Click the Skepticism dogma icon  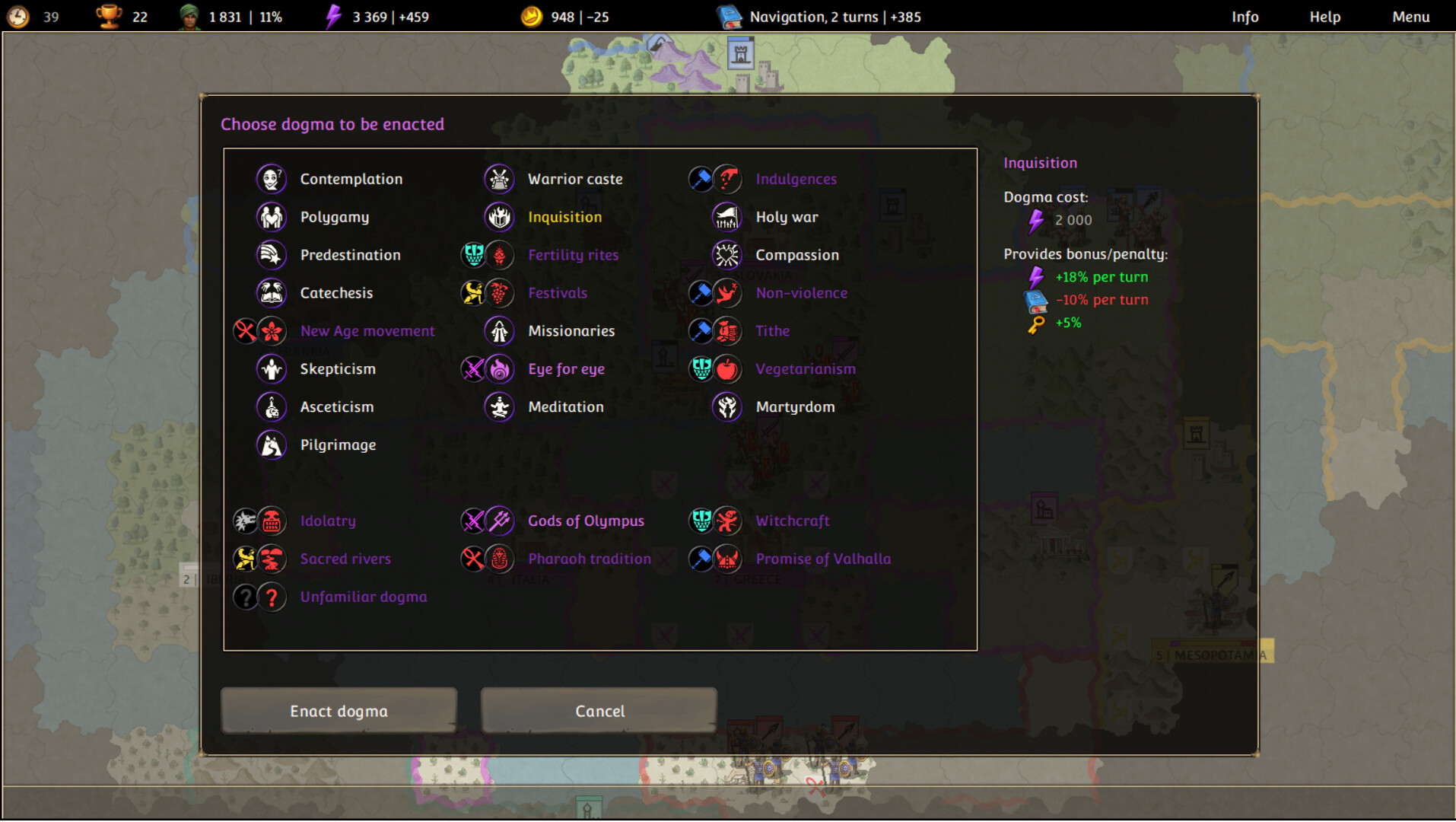(x=271, y=369)
